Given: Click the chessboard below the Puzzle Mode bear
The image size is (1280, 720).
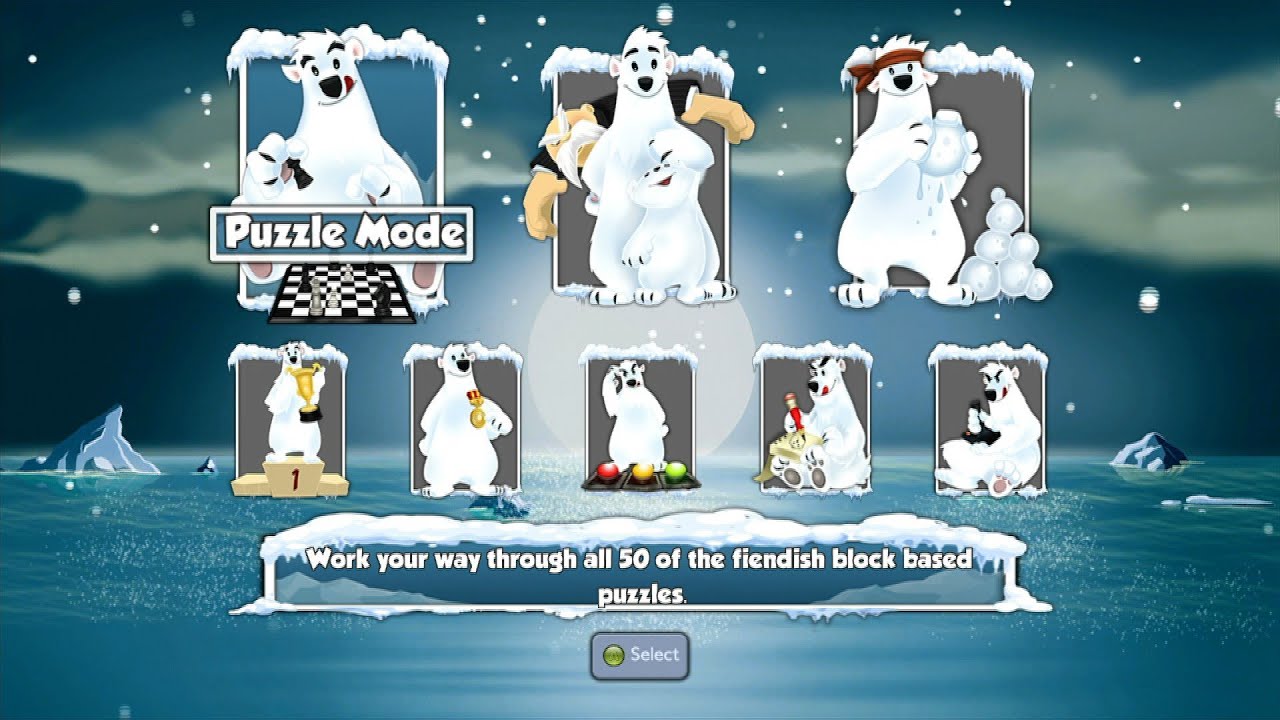Looking at the screenshot, I should click(340, 295).
